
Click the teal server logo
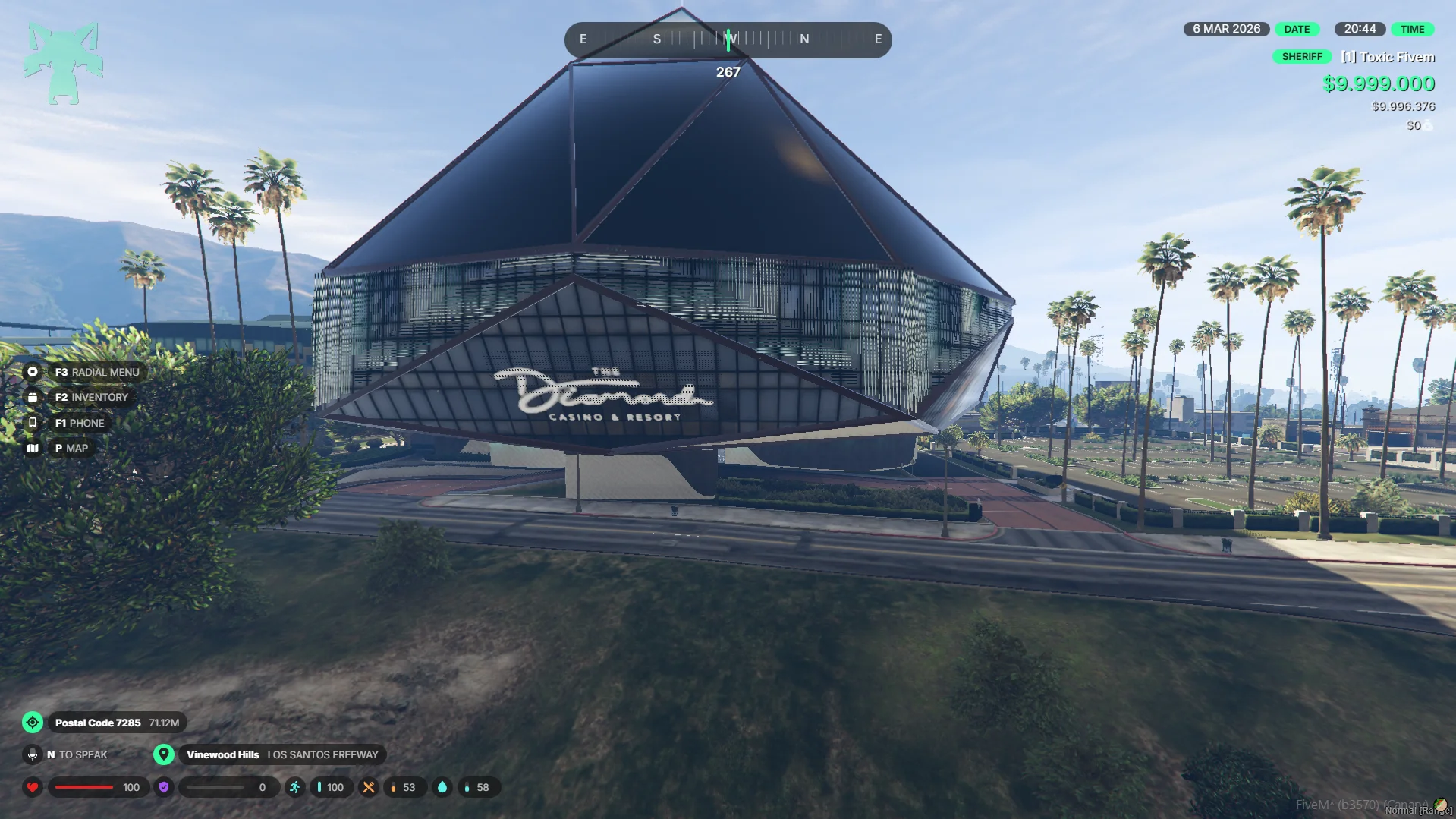63,63
